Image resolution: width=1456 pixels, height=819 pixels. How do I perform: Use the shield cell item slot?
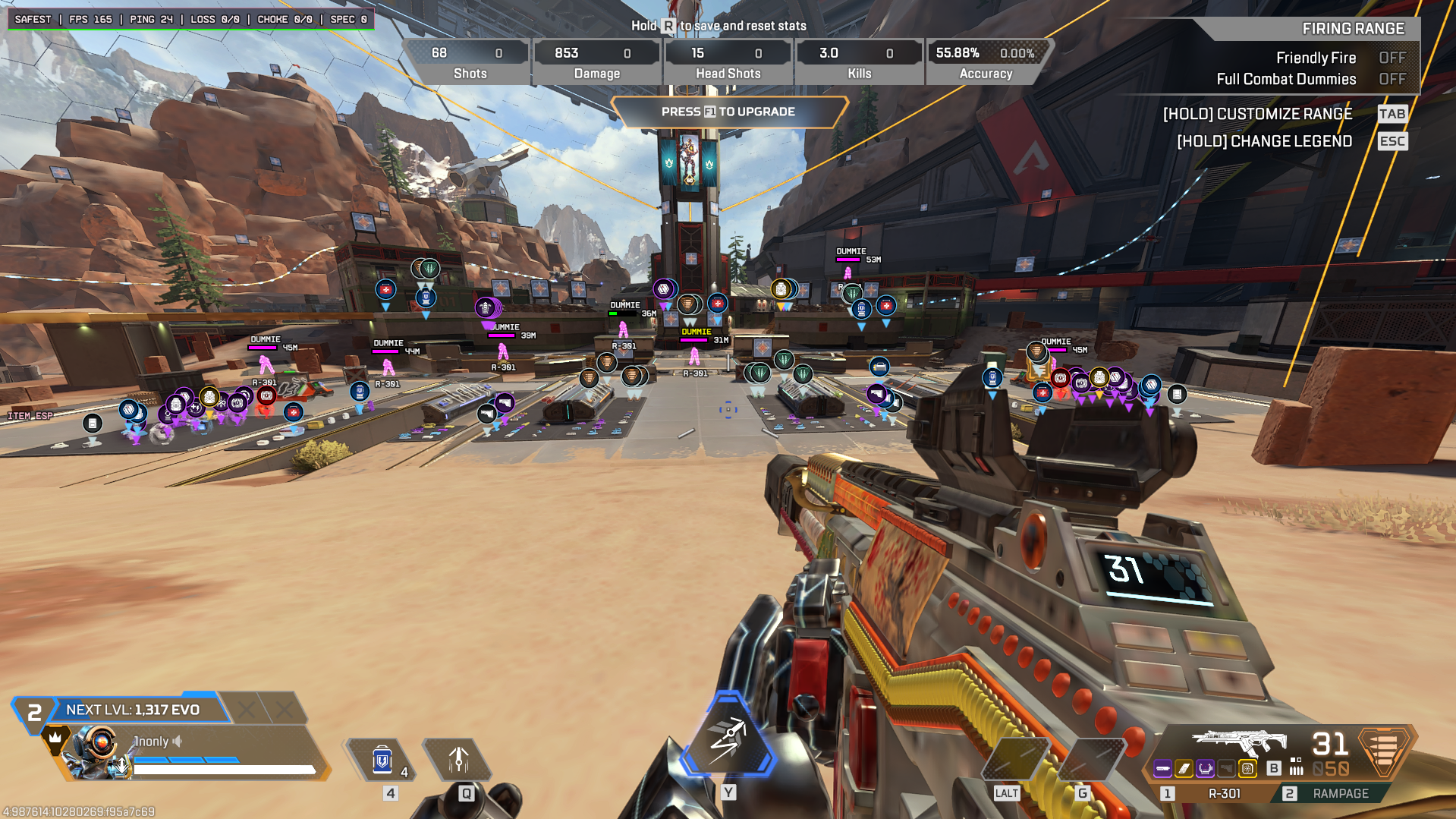(382, 760)
